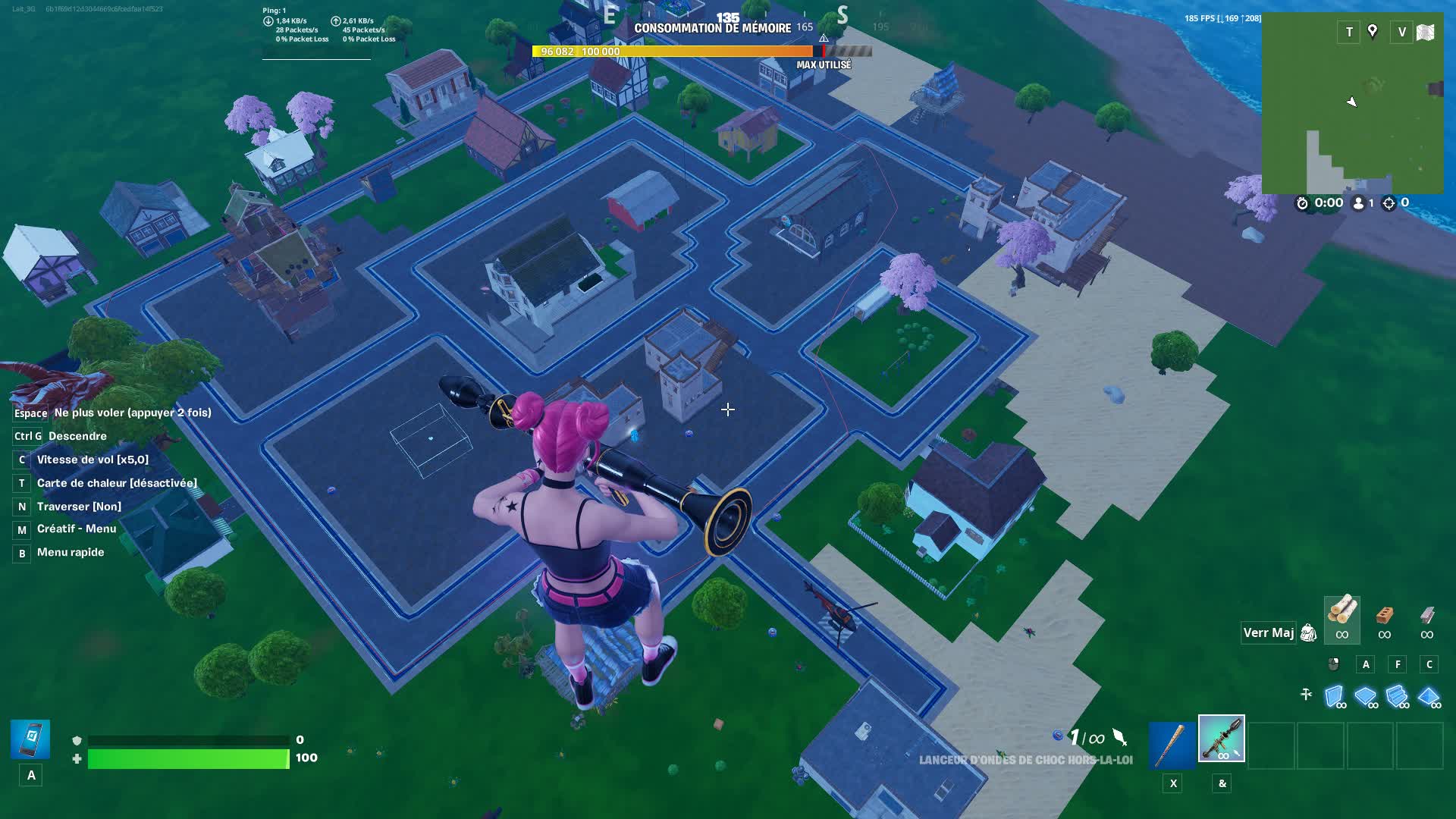The image size is (1456, 819).
Task: Select the metal material icon
Action: pos(1429,616)
